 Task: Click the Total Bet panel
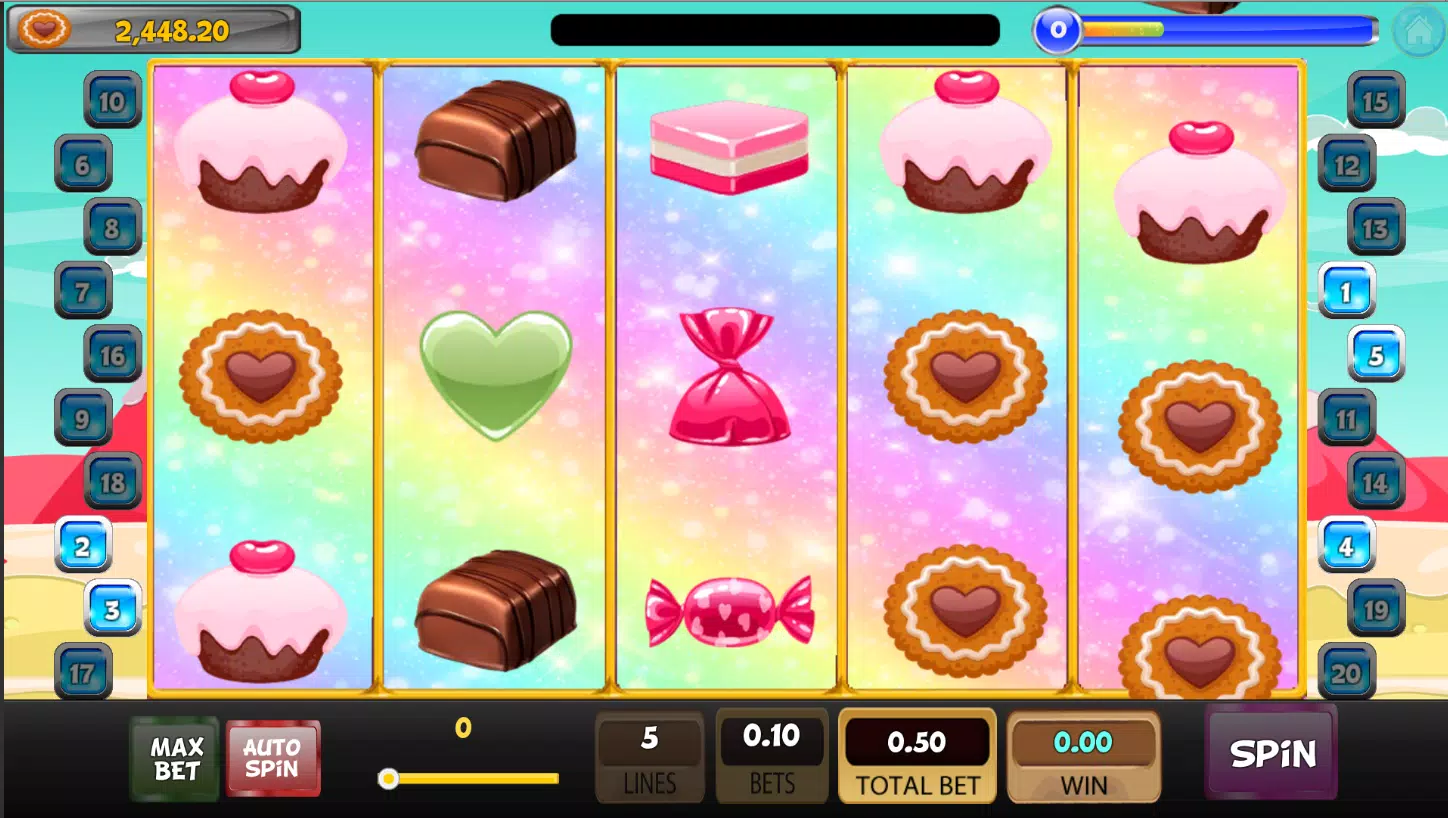[917, 757]
